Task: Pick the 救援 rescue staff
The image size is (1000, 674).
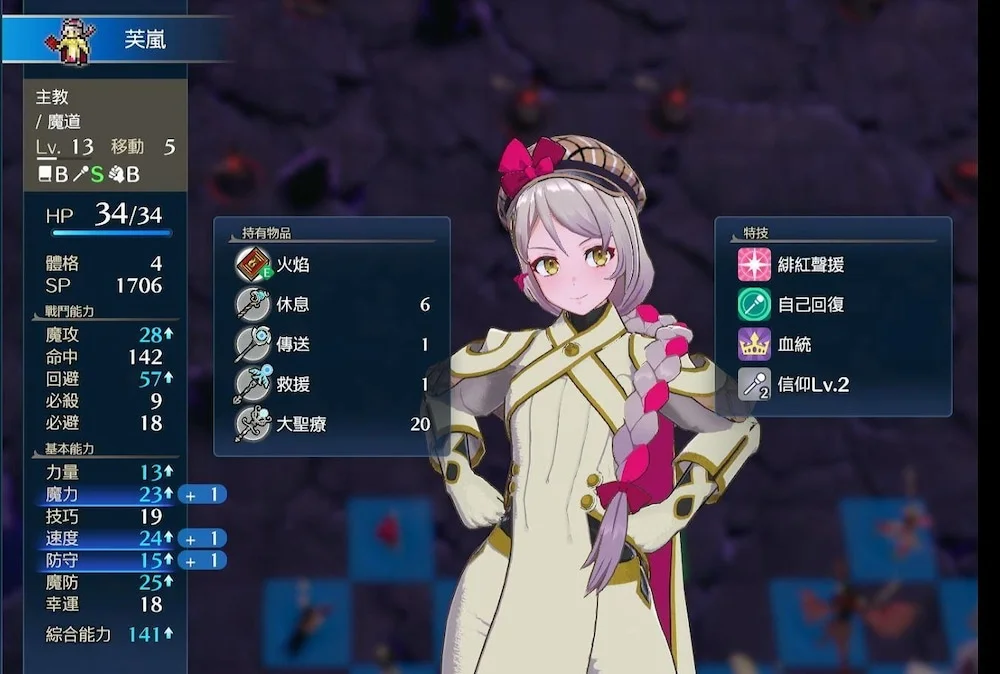Action: tap(330, 384)
